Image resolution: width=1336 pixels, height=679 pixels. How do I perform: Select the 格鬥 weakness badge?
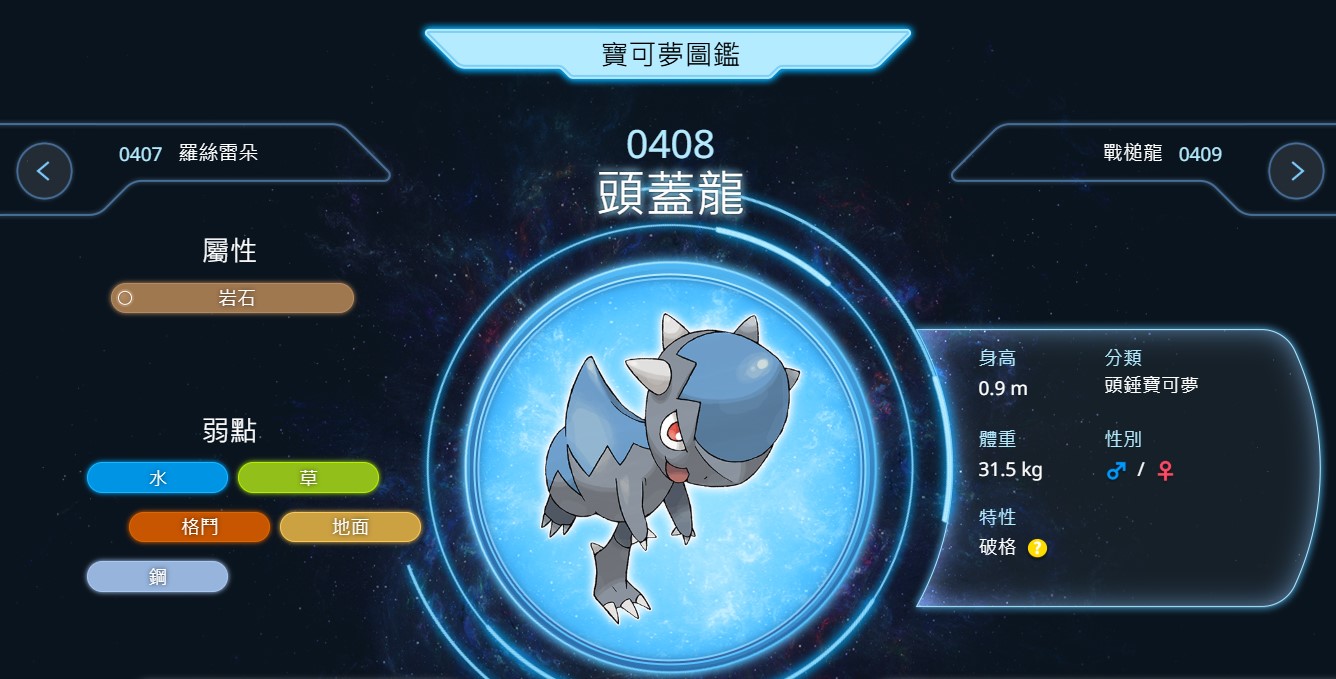coord(199,527)
